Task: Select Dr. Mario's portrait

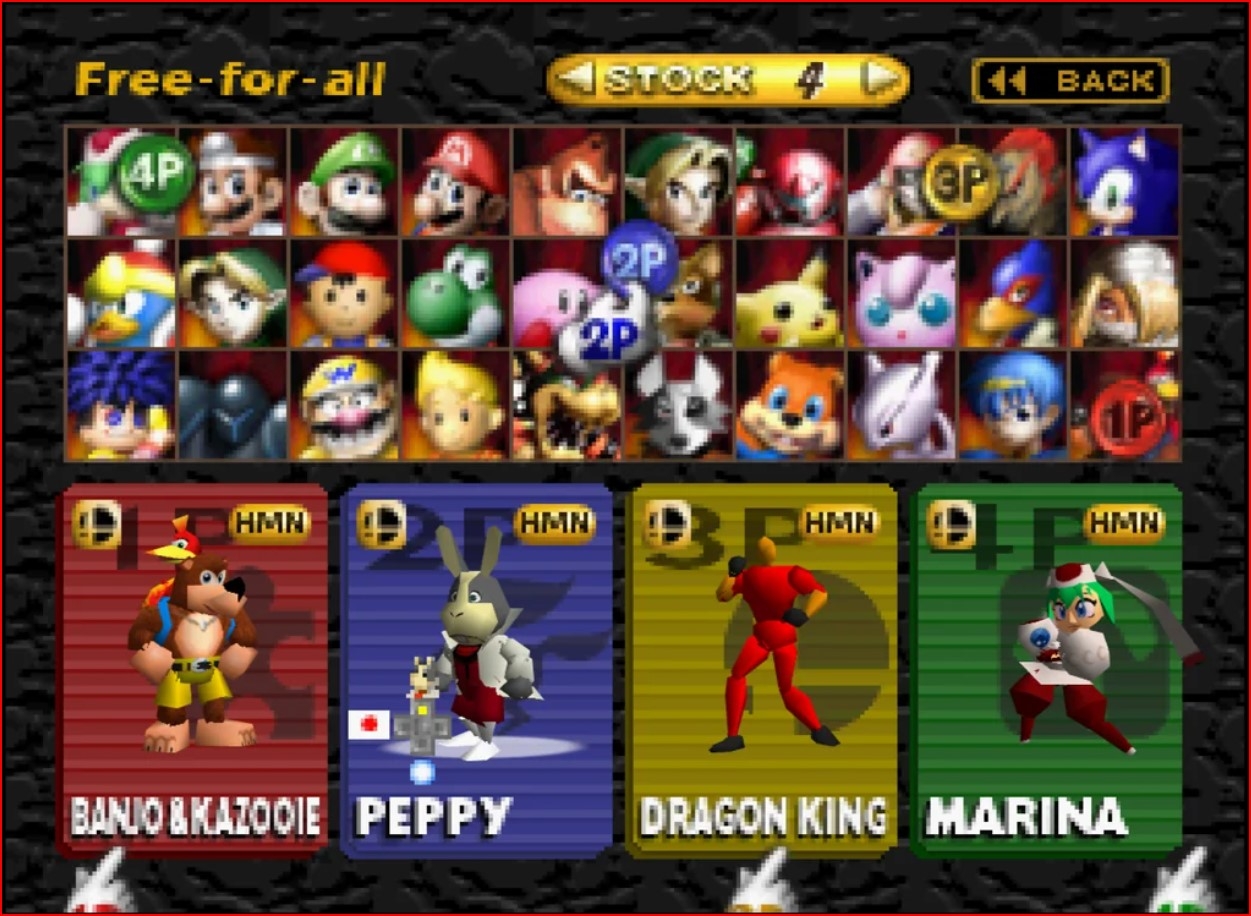Action: [234, 182]
